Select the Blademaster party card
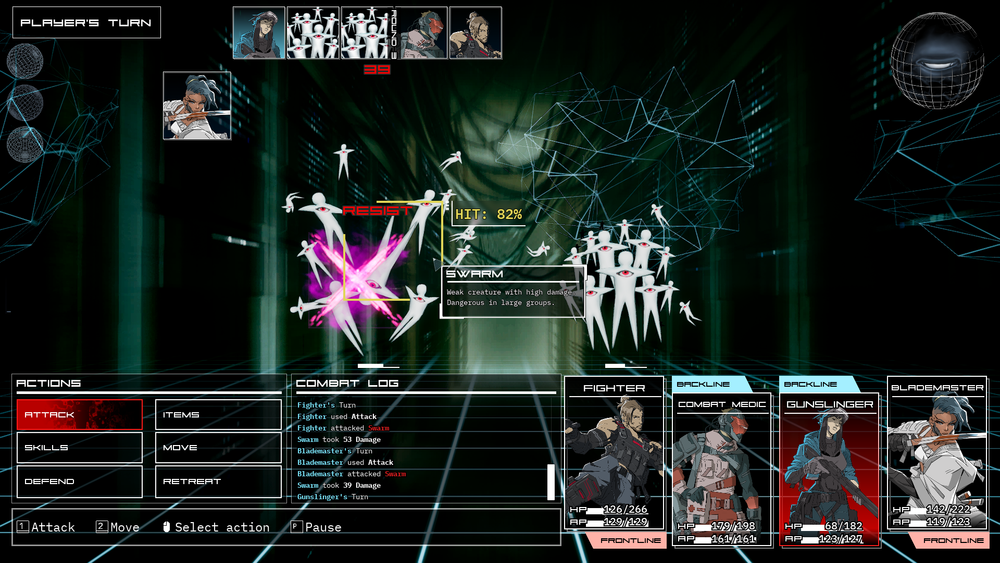The image size is (1000, 563). (937, 461)
